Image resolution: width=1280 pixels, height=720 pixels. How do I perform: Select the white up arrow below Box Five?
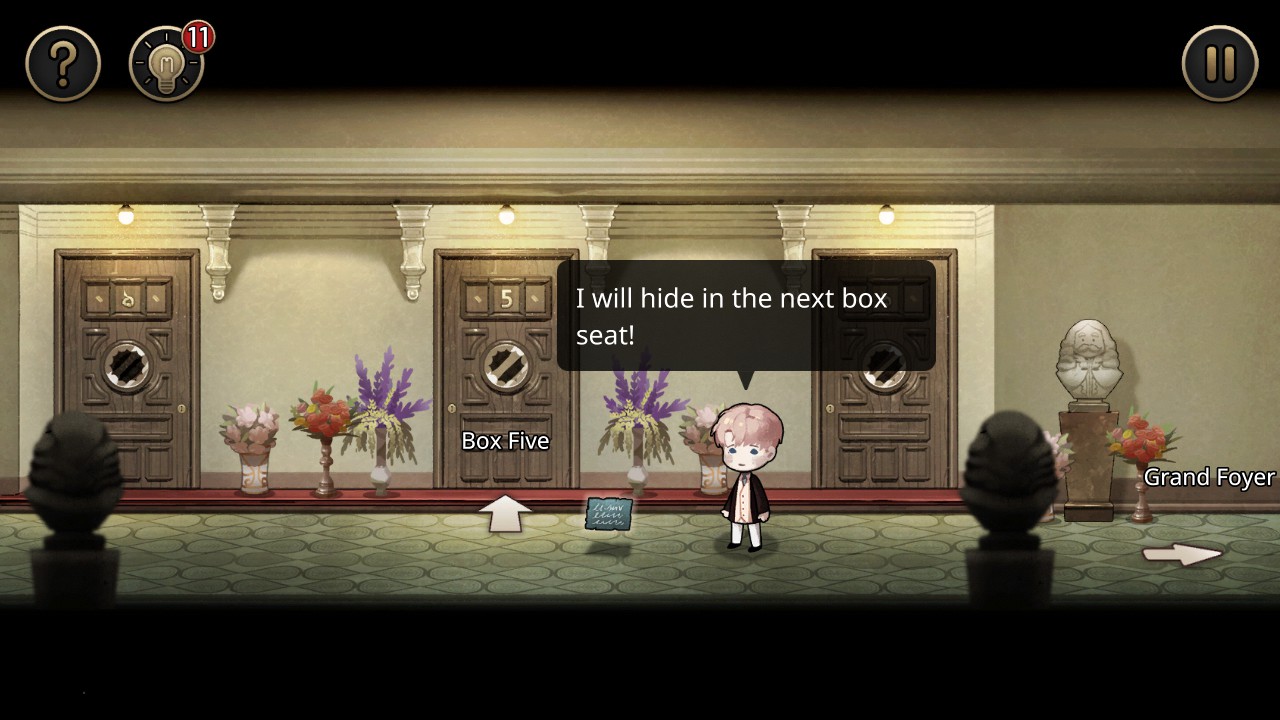point(506,512)
